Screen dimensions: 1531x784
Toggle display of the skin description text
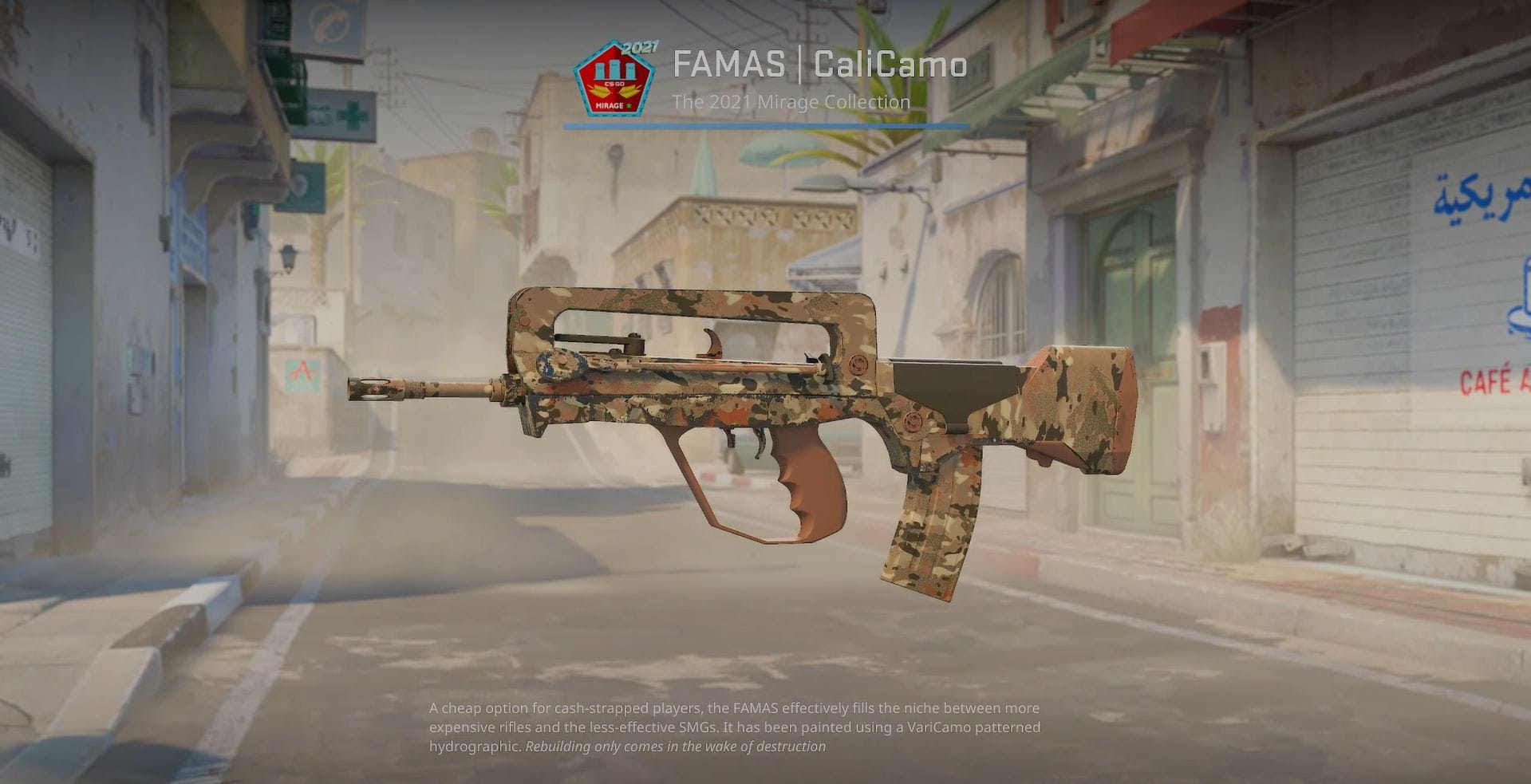(734, 727)
